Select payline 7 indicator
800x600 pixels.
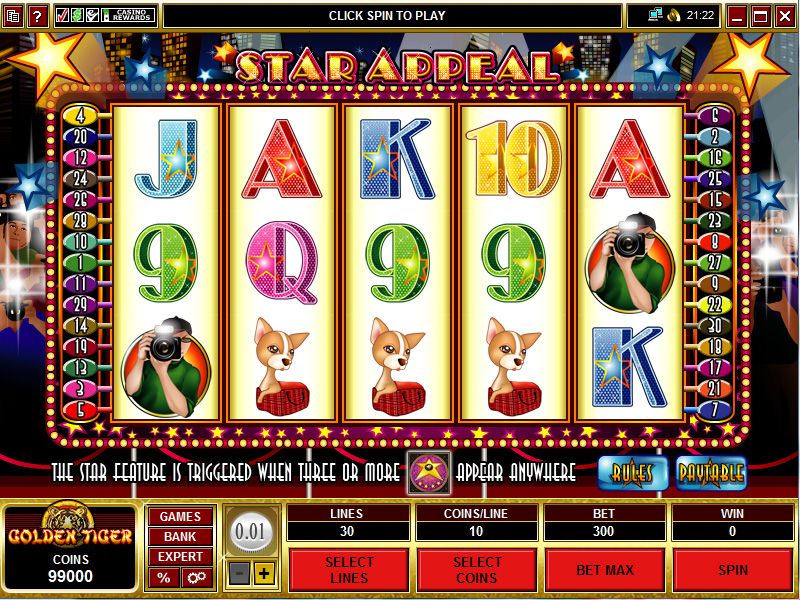point(715,410)
